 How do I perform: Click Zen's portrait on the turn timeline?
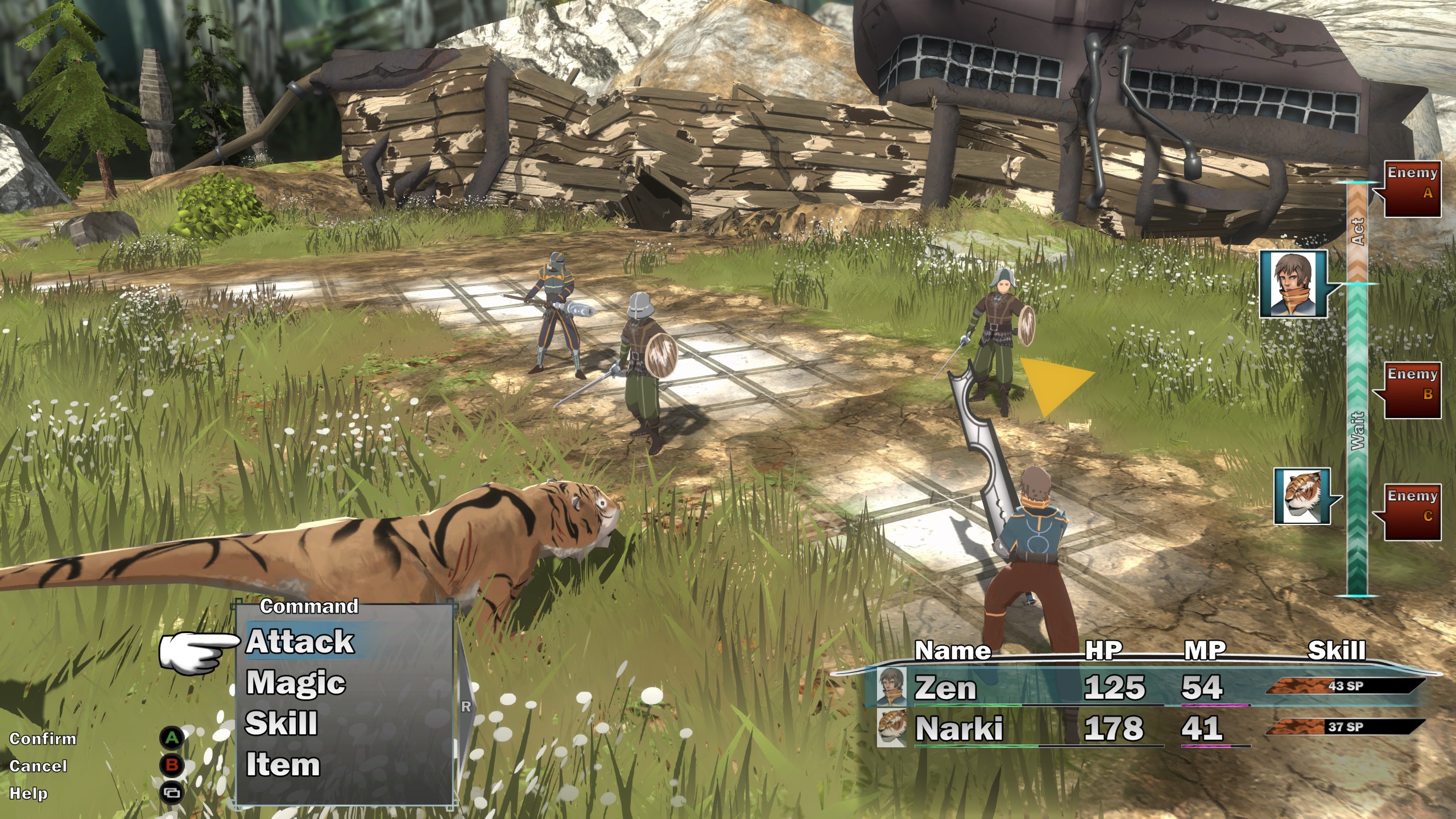click(1293, 284)
